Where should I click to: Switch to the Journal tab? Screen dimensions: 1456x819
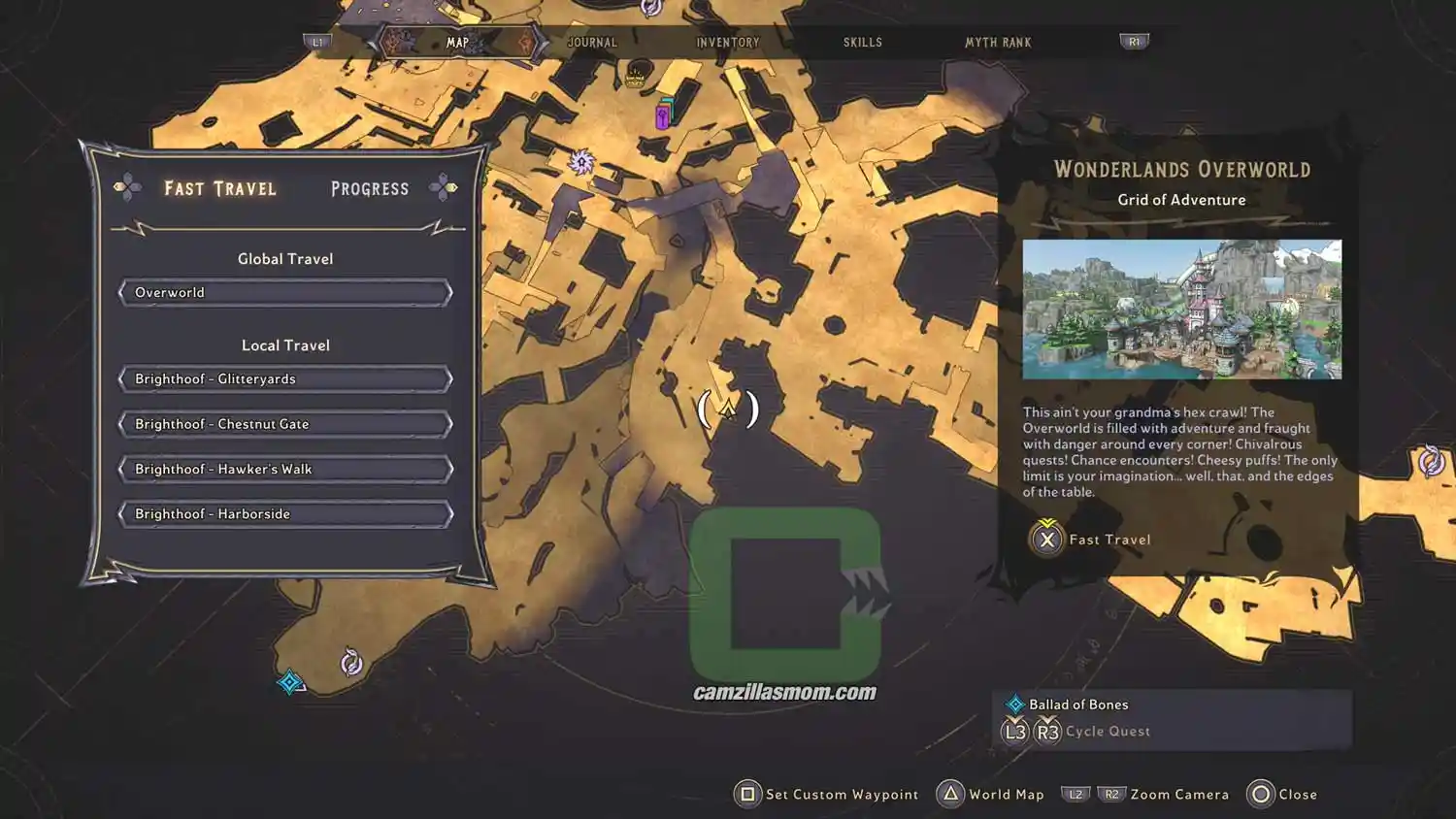591,43
